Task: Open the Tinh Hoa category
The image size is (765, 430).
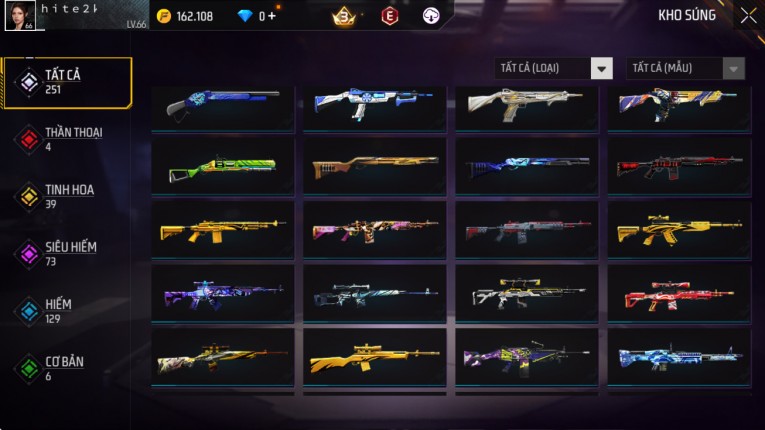Action: pos(67,196)
